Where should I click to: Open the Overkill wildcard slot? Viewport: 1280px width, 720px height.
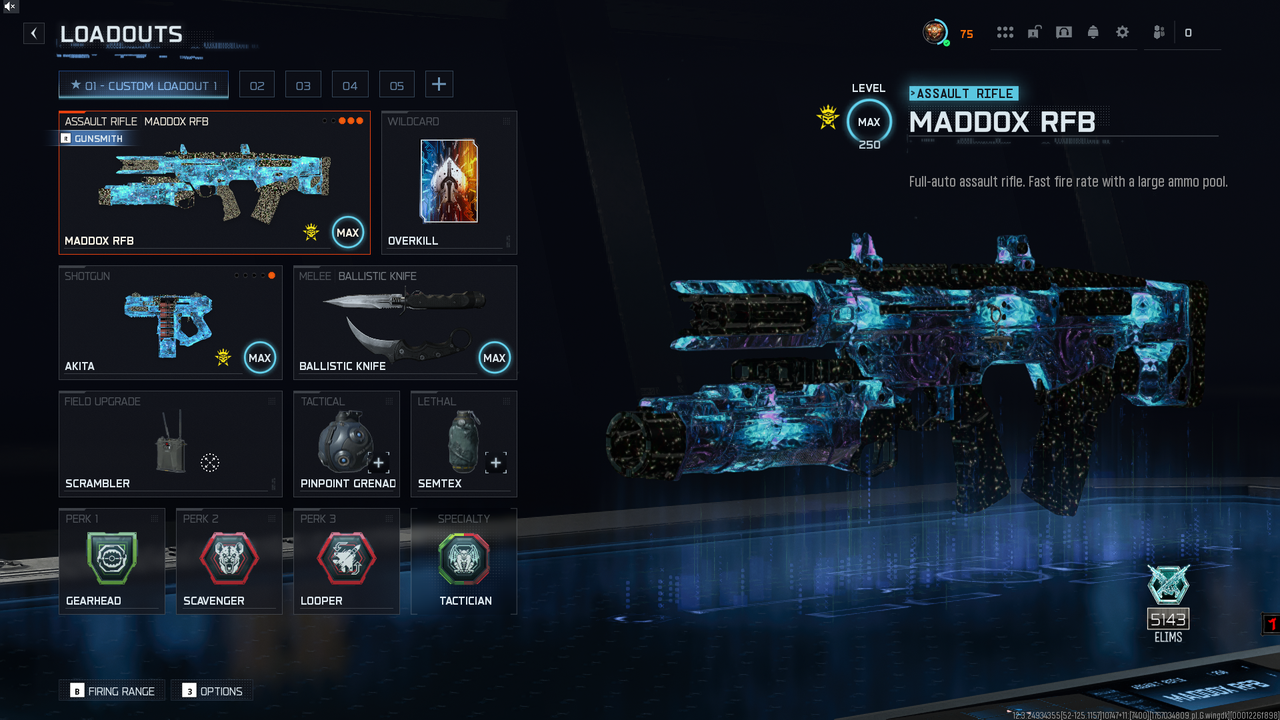(449, 183)
